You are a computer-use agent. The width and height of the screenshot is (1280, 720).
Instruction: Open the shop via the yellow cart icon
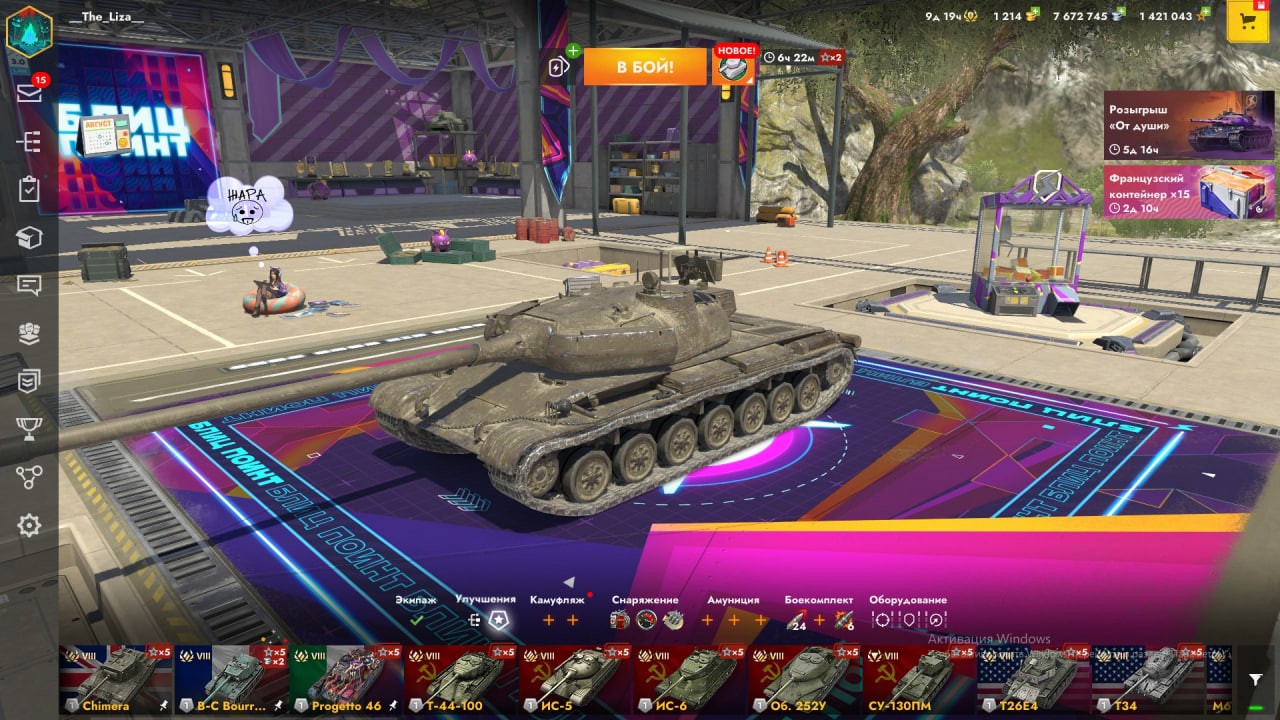click(x=1247, y=22)
